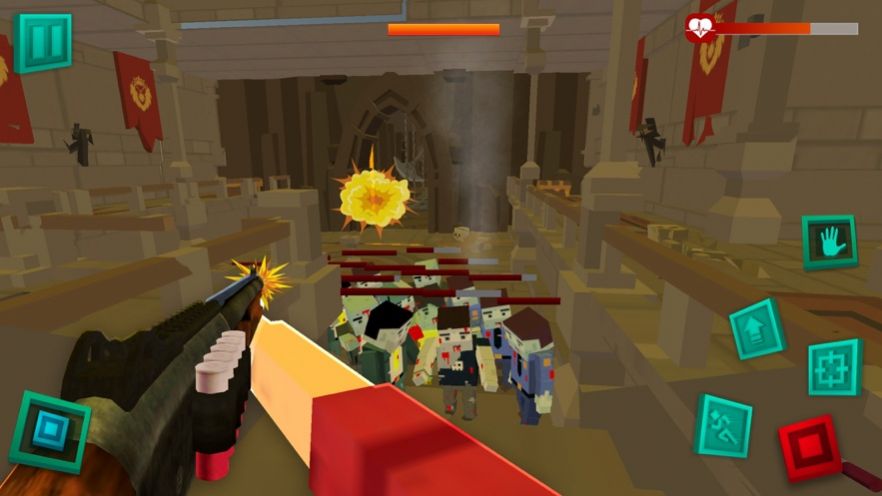Activate the up-arrow jump button
Image resolution: width=882 pixels, height=496 pixels.
pos(757,329)
